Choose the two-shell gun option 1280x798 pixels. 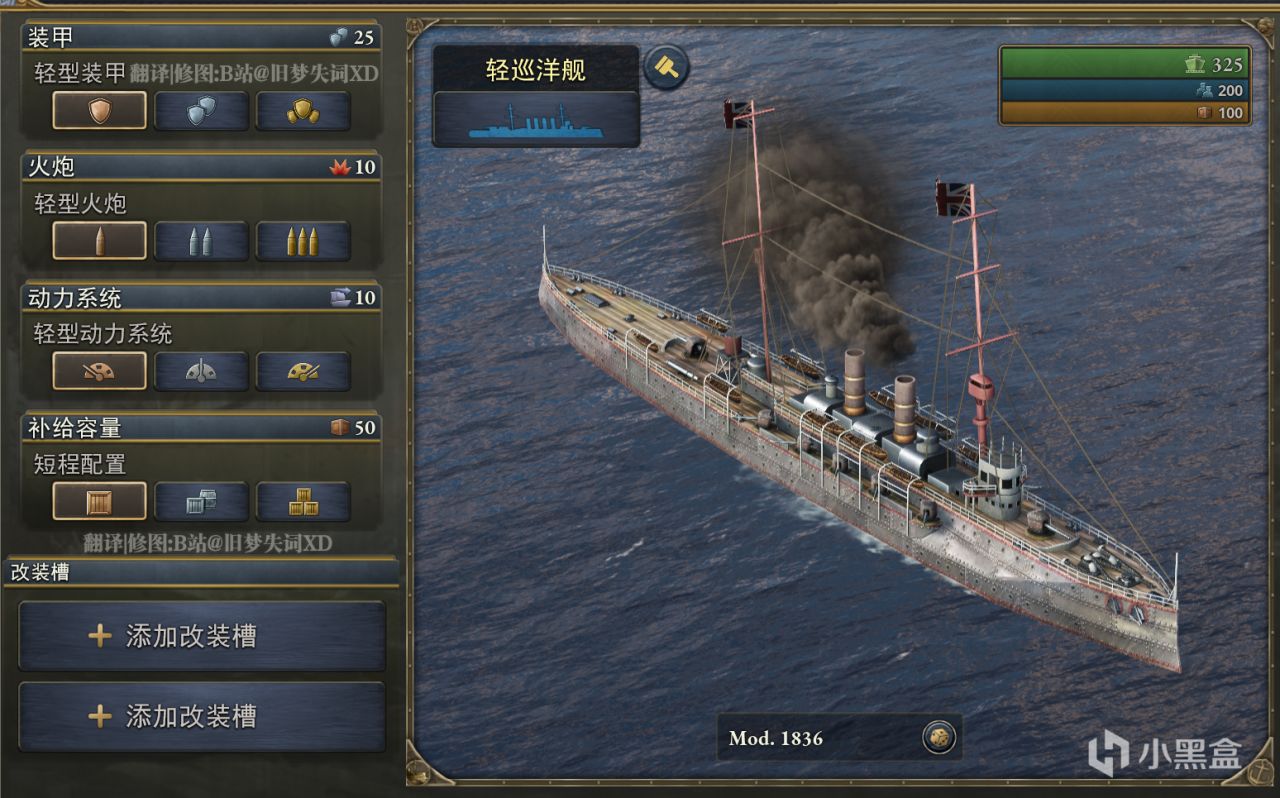click(201, 241)
